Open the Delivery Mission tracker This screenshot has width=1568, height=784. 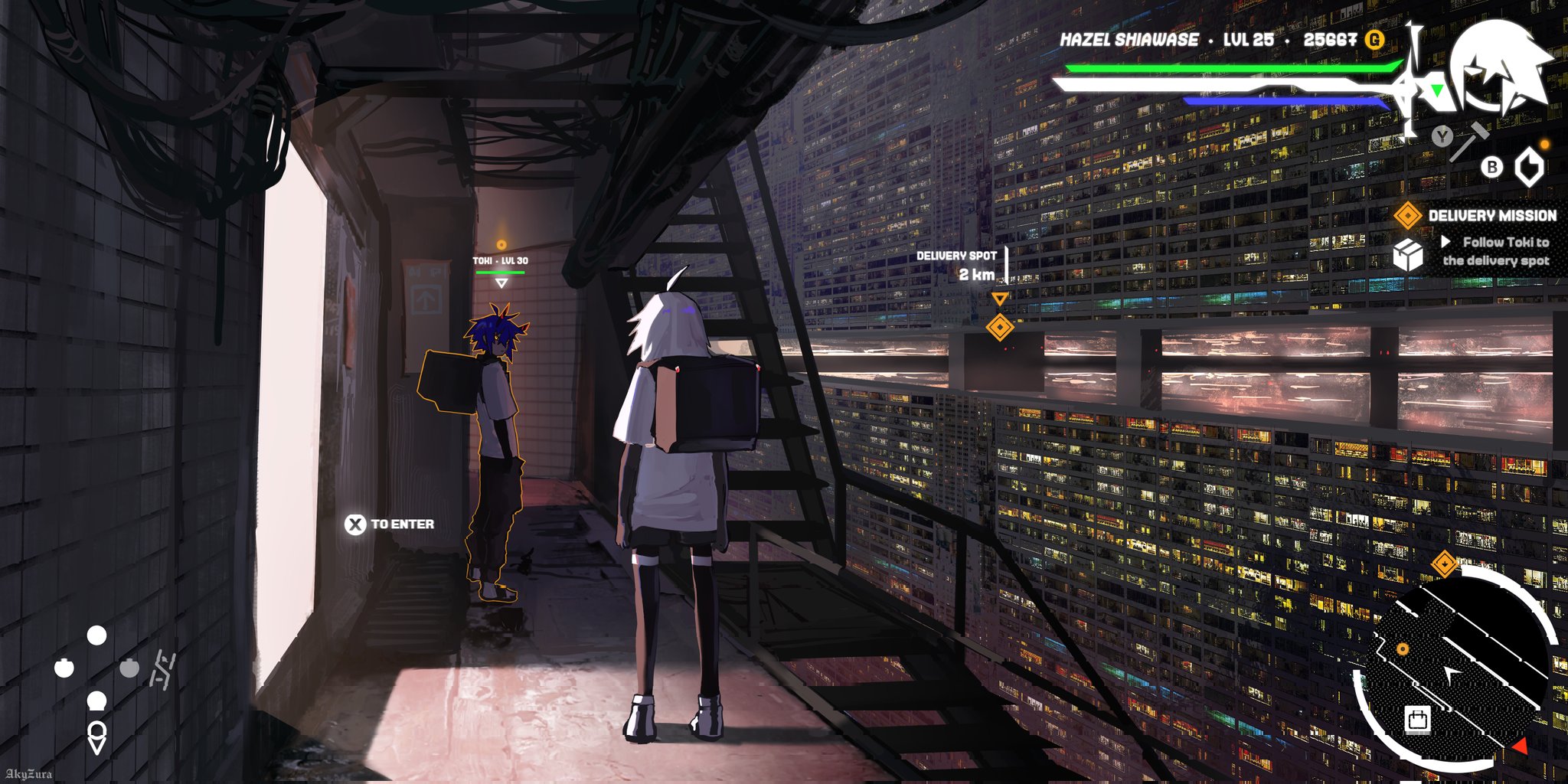tap(1491, 216)
